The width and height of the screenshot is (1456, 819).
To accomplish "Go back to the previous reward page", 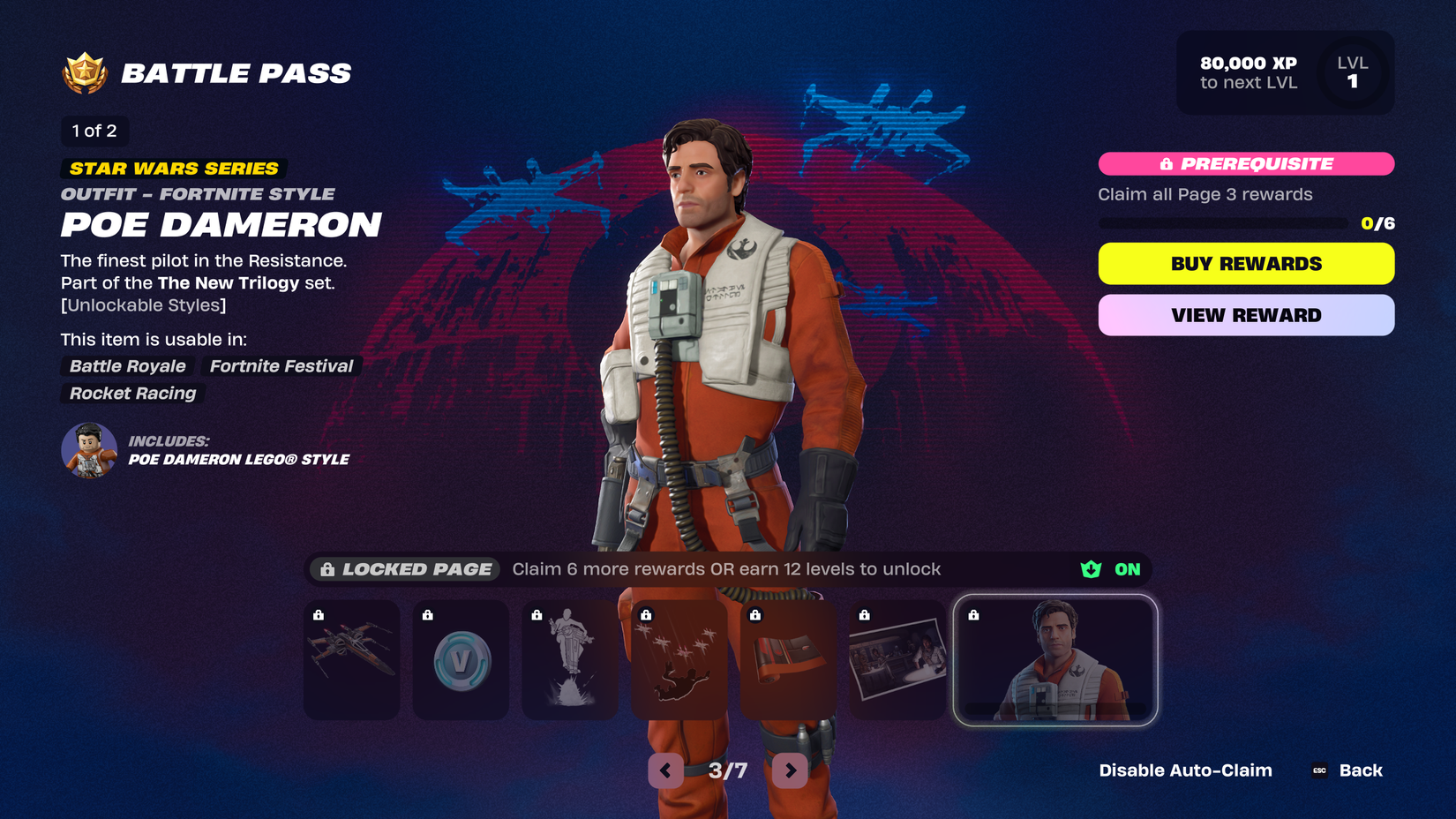I will pyautogui.click(x=664, y=770).
